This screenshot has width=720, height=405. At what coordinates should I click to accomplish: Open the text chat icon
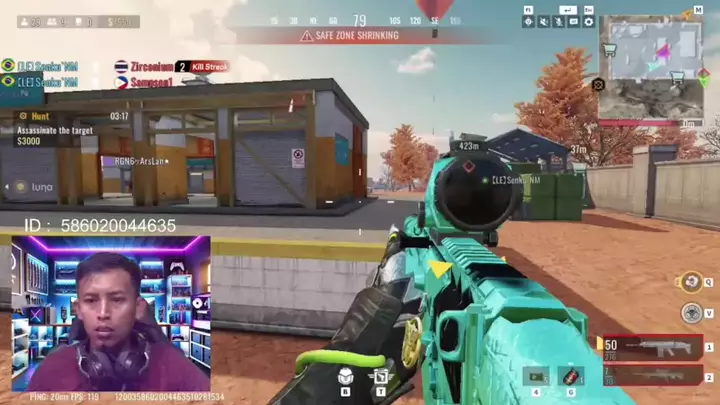click(573, 21)
